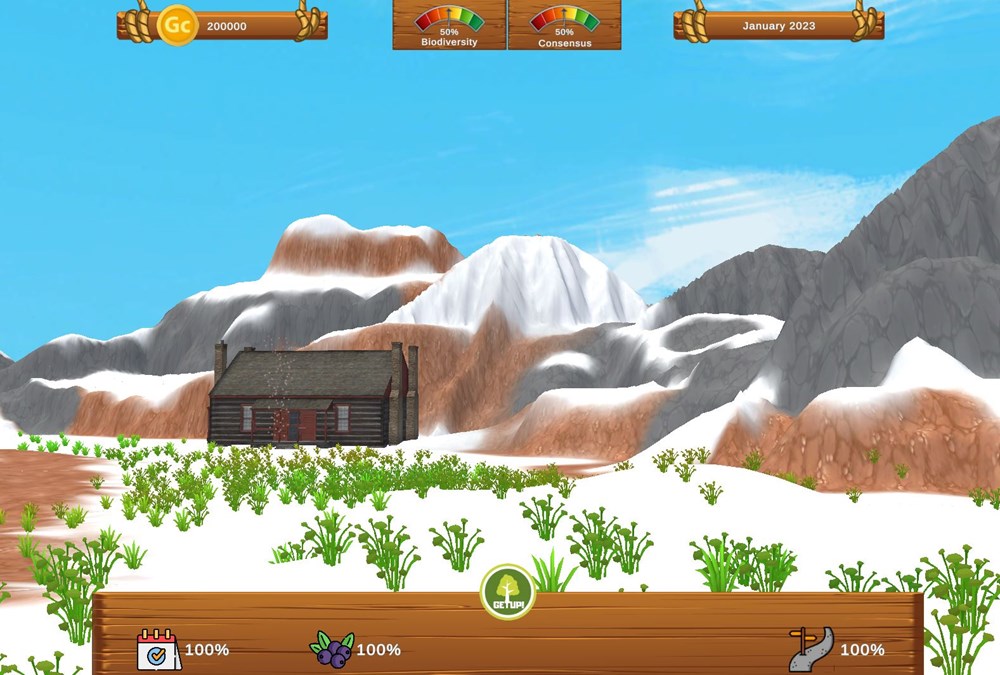1000x675 pixels.
Task: Open the calendar checklist icon
Action: (158, 650)
